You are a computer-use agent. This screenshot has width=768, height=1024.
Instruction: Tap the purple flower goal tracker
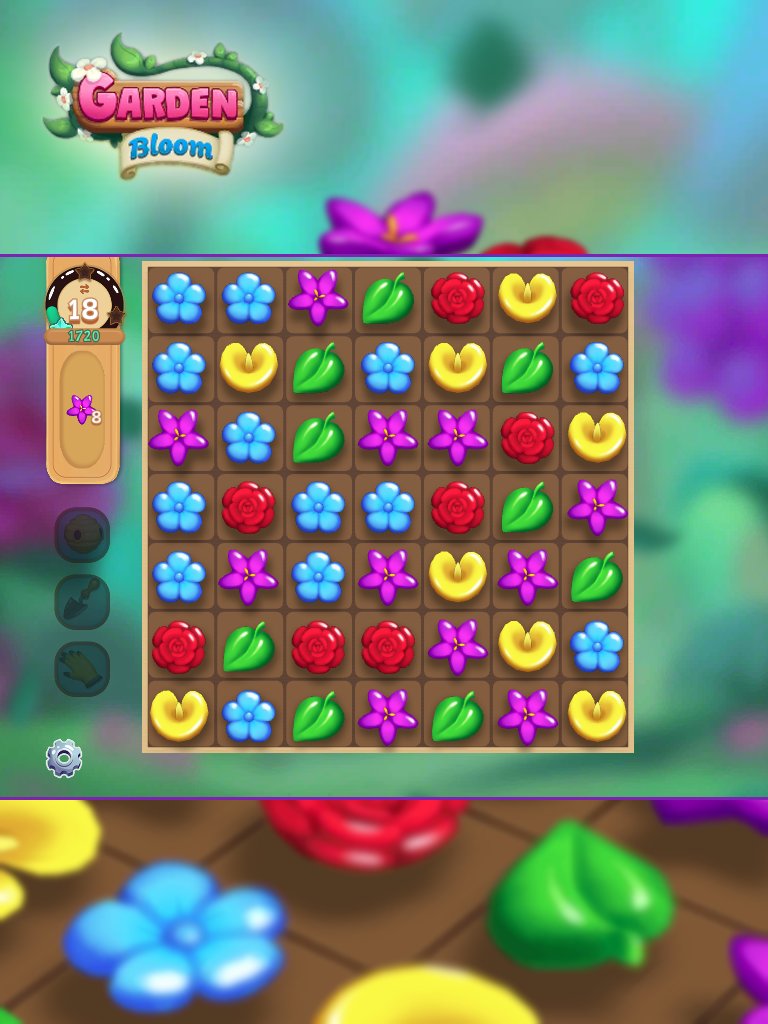[83, 409]
